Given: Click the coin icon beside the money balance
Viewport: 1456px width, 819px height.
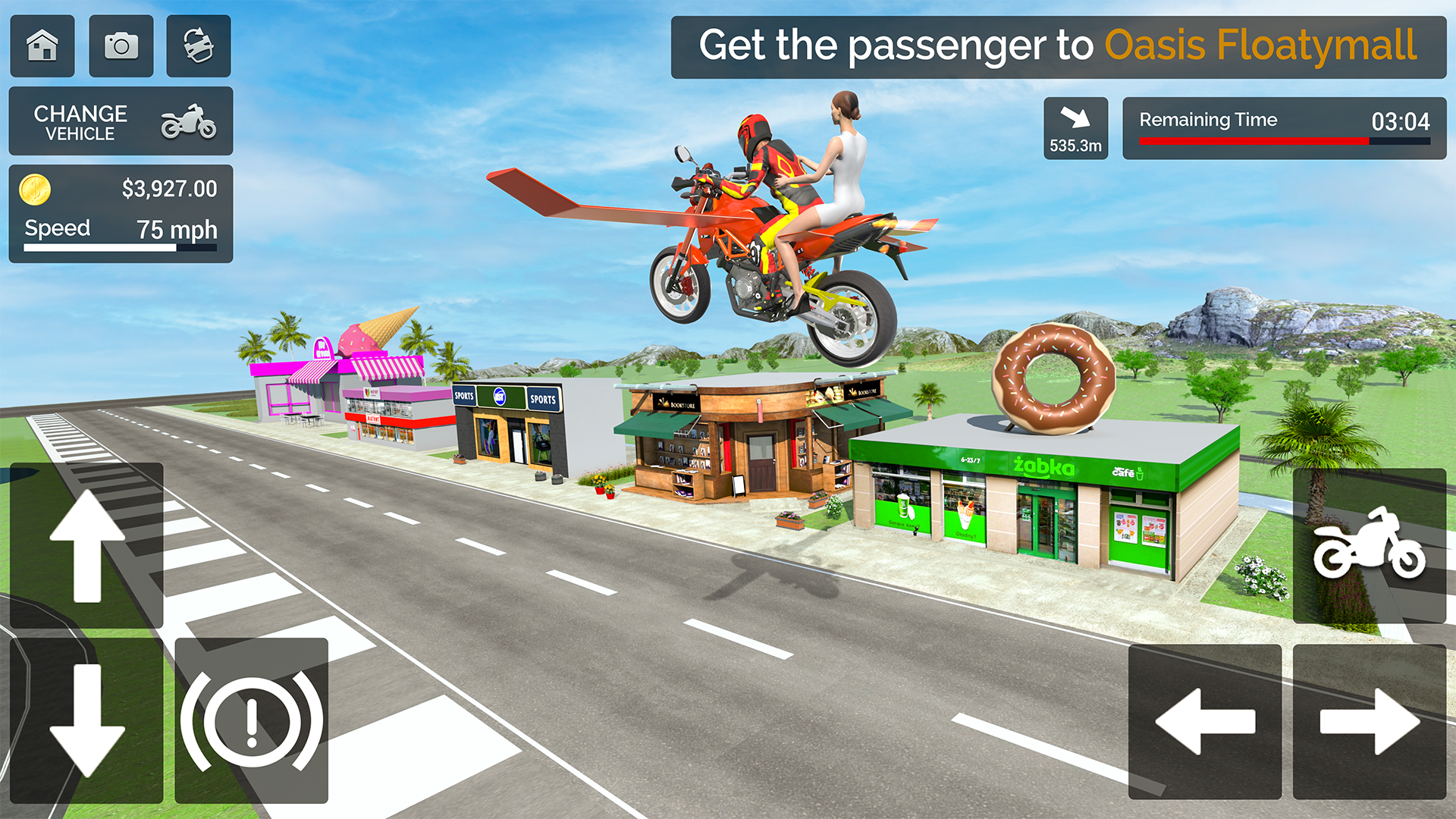Looking at the screenshot, I should click(35, 189).
